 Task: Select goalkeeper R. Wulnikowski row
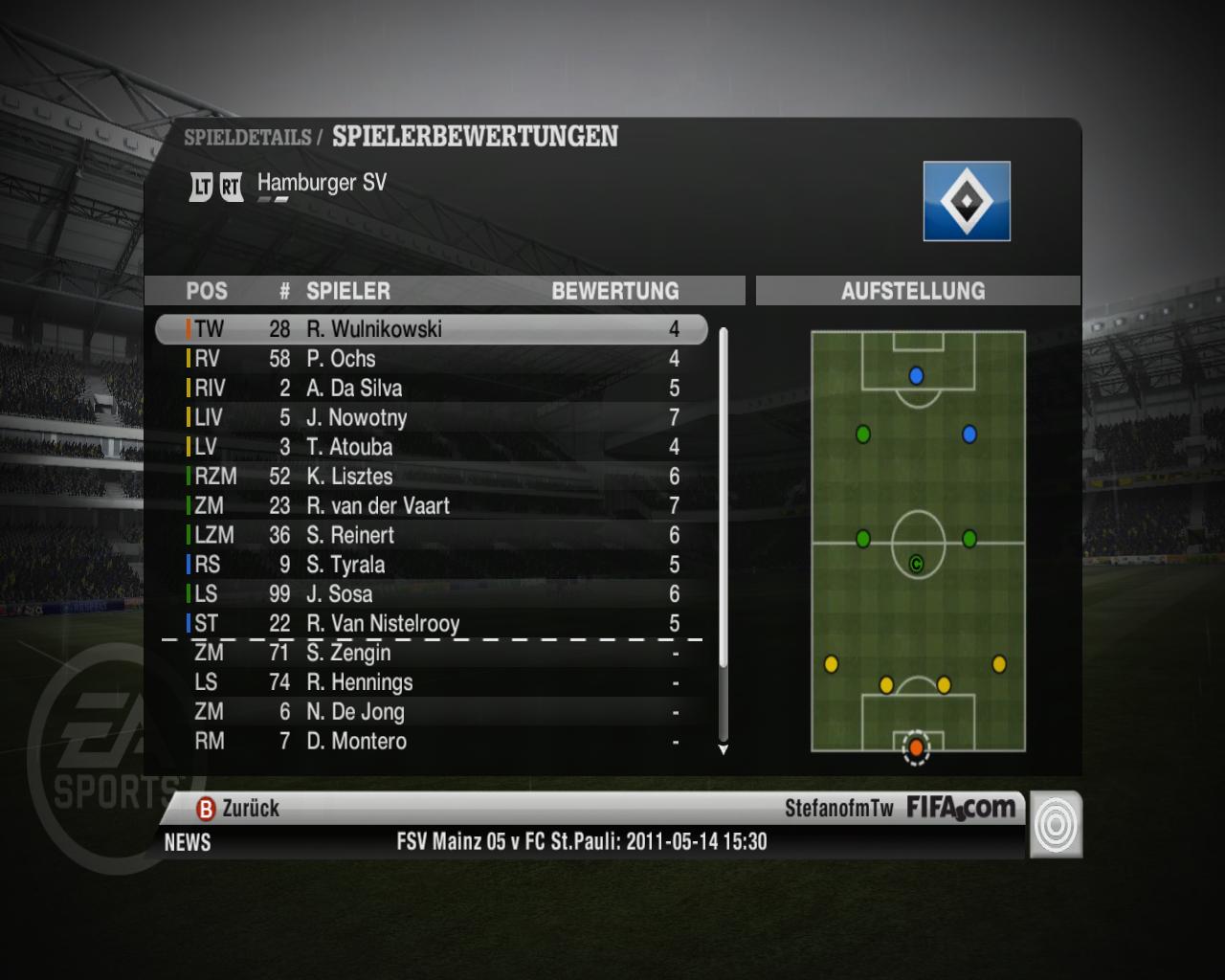tap(431, 329)
